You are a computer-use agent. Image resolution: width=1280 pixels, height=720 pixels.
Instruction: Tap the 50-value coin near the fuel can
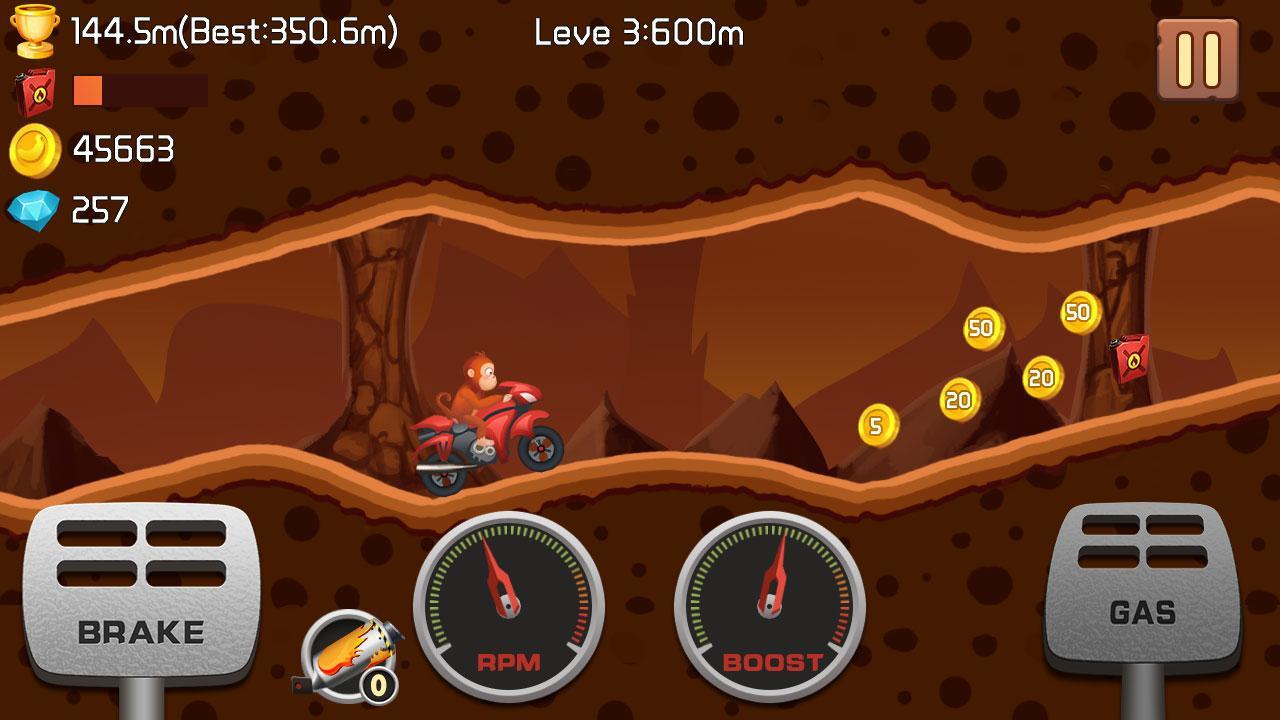pos(1078,313)
